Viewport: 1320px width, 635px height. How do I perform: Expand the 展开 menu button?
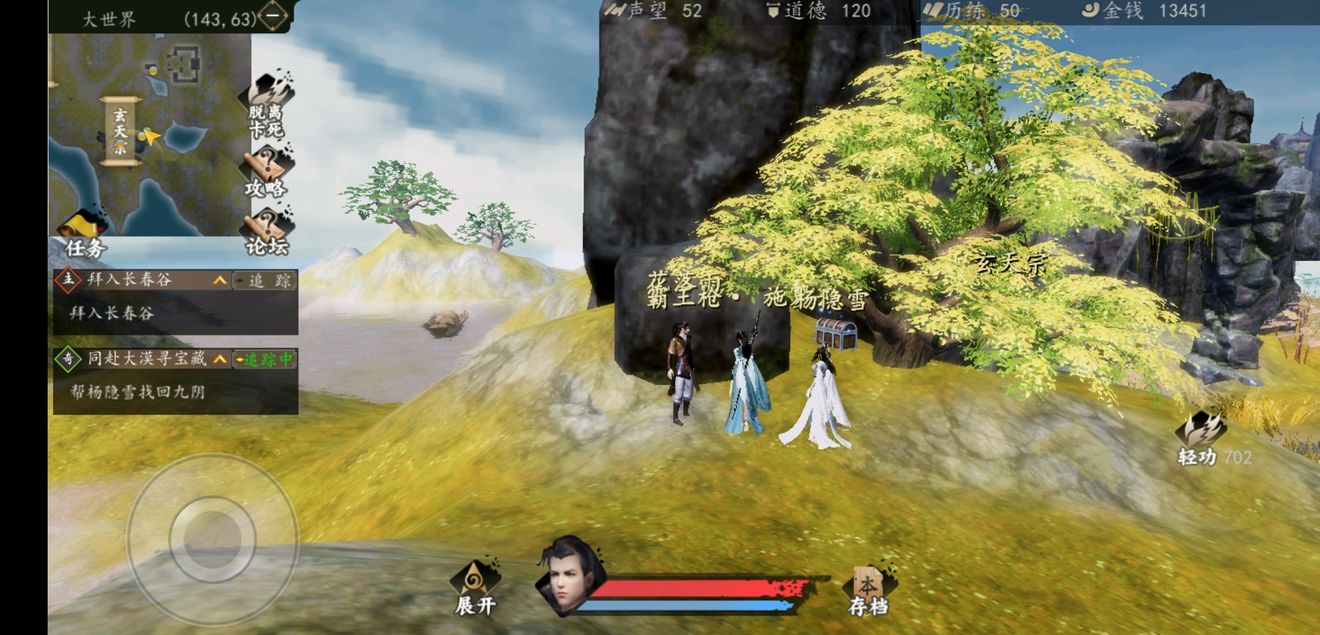coord(475,588)
